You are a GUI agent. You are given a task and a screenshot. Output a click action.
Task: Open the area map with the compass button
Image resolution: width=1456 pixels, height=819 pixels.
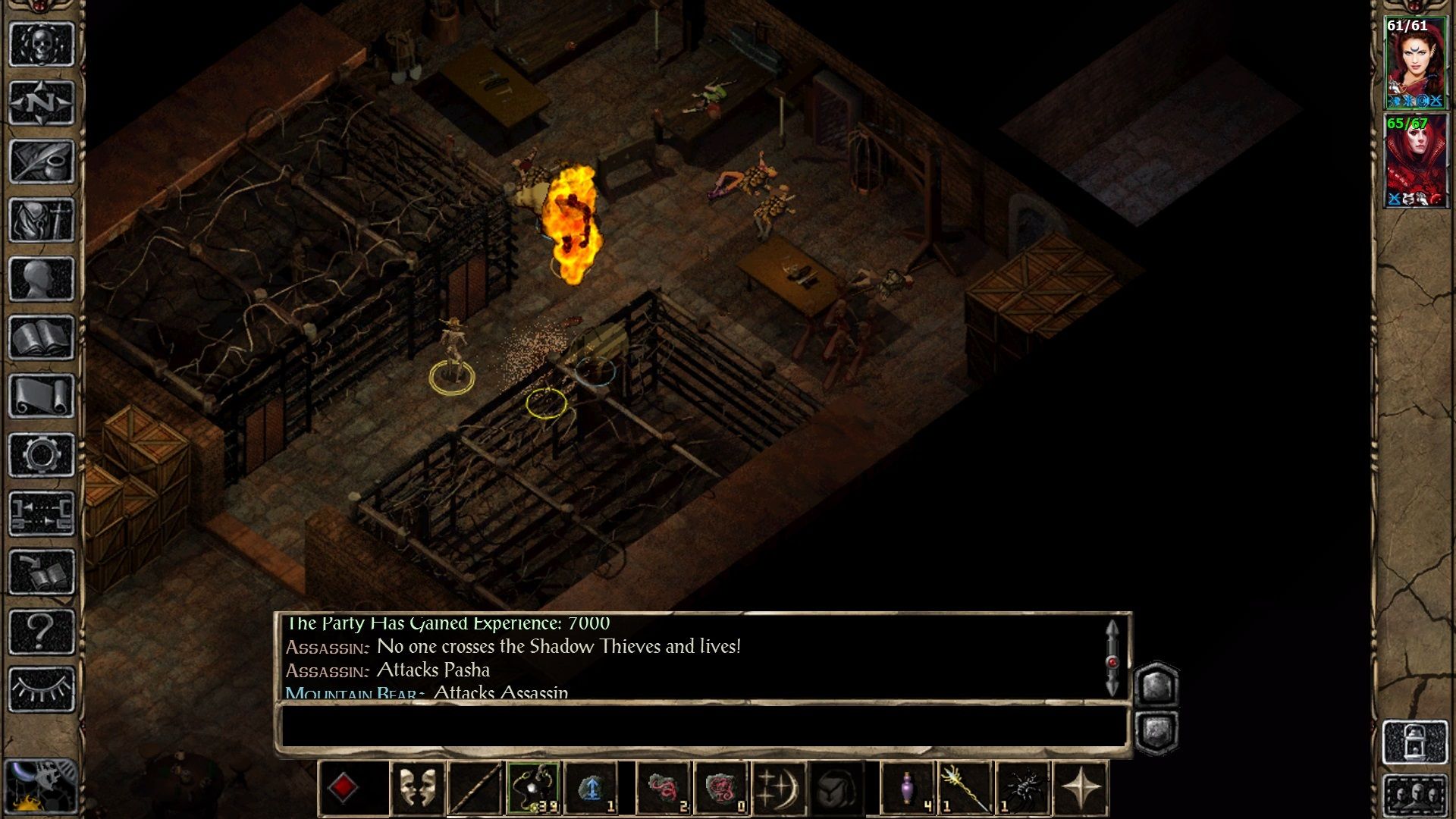pyautogui.click(x=41, y=102)
